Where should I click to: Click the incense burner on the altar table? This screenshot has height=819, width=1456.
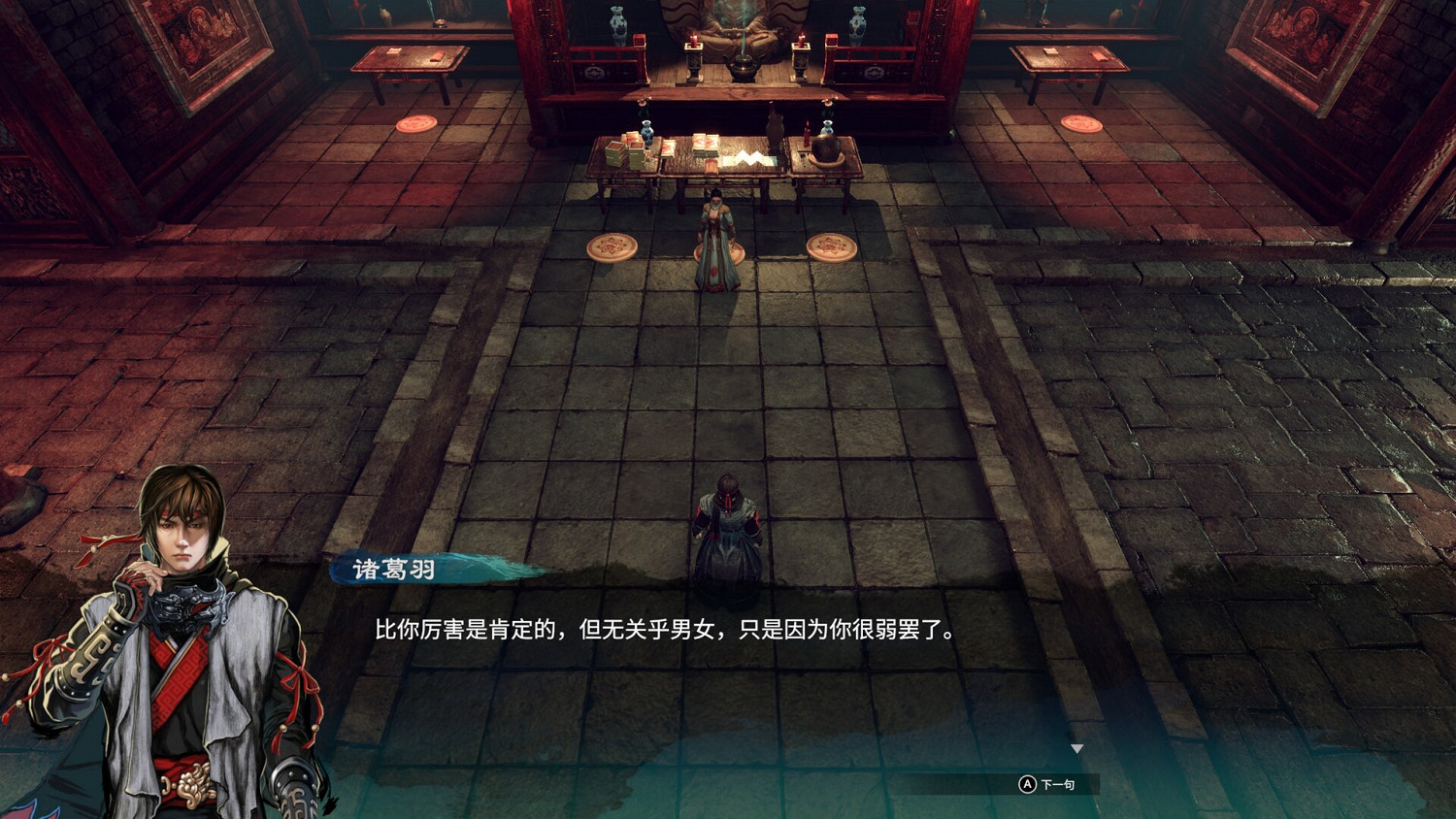pos(743,66)
